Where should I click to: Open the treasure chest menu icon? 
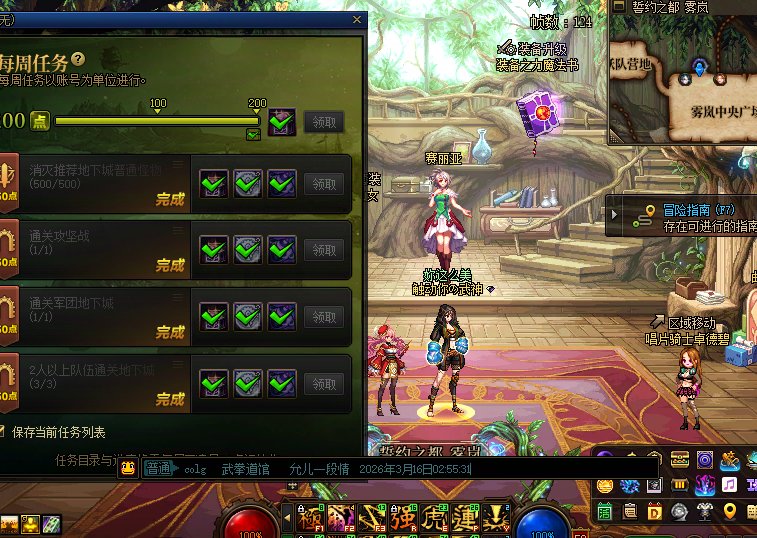click(681, 460)
